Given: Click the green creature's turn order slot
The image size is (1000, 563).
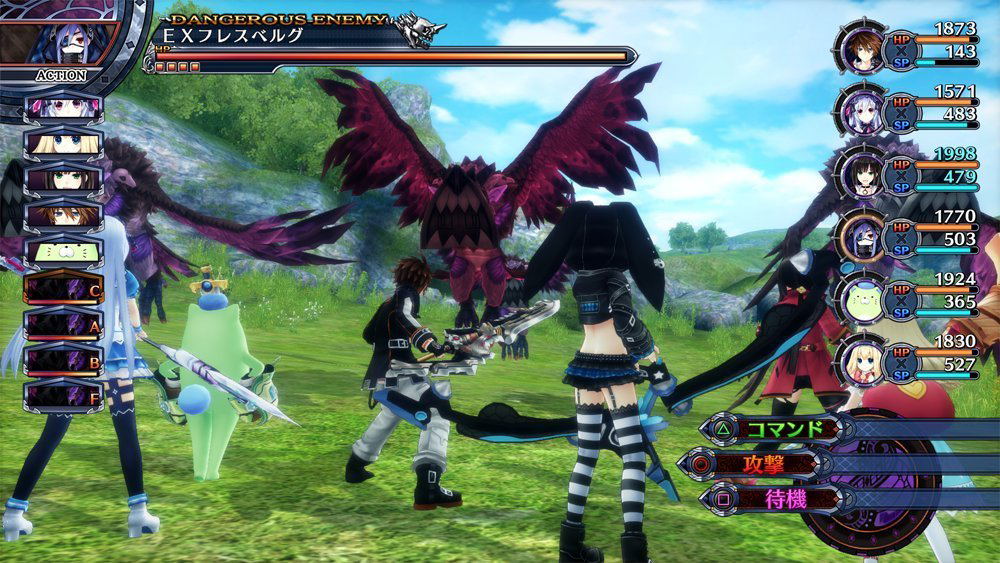Looking at the screenshot, I should click(62, 251).
